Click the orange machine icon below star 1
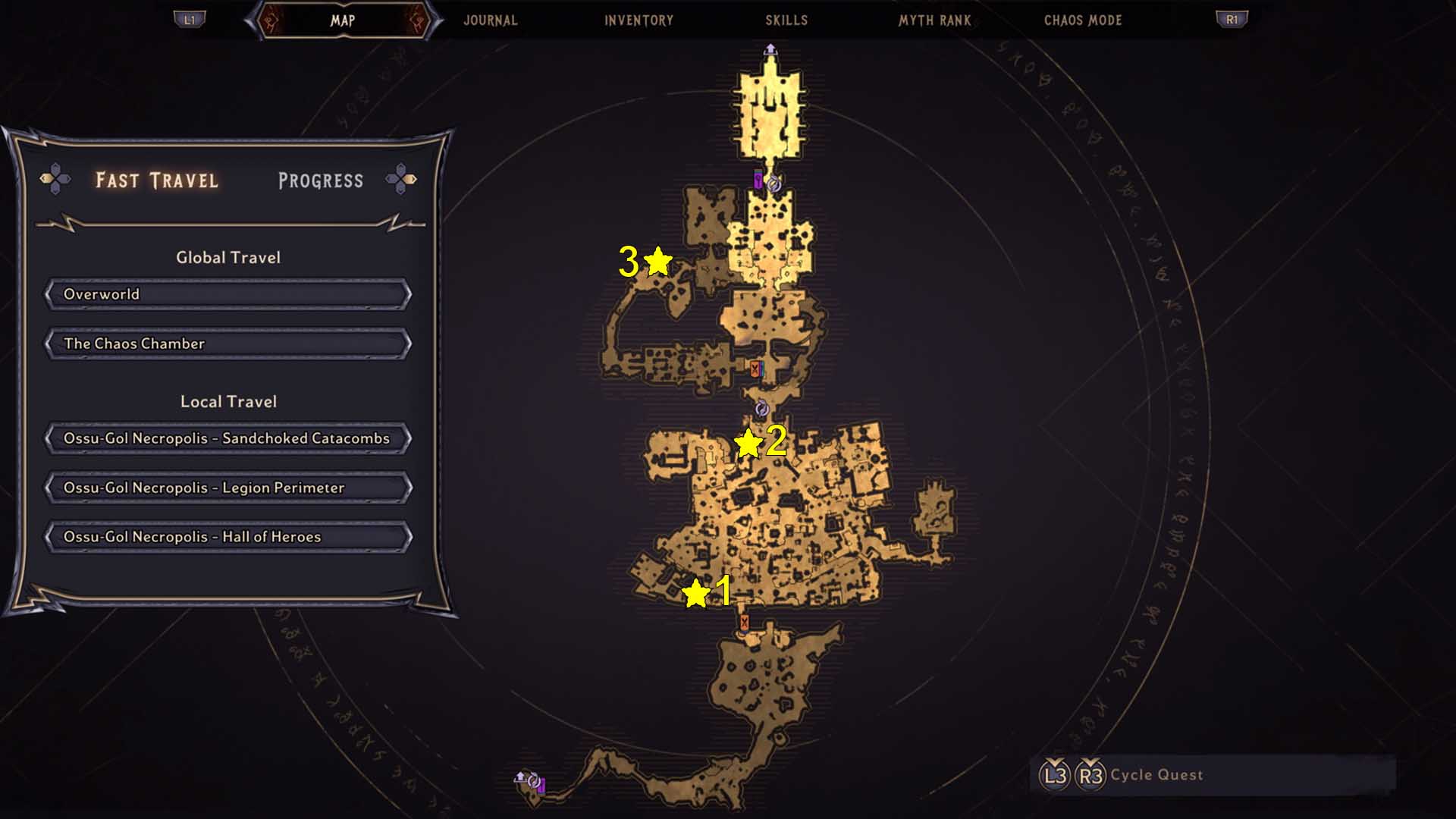Screen dimensions: 1456x819 pos(744,623)
